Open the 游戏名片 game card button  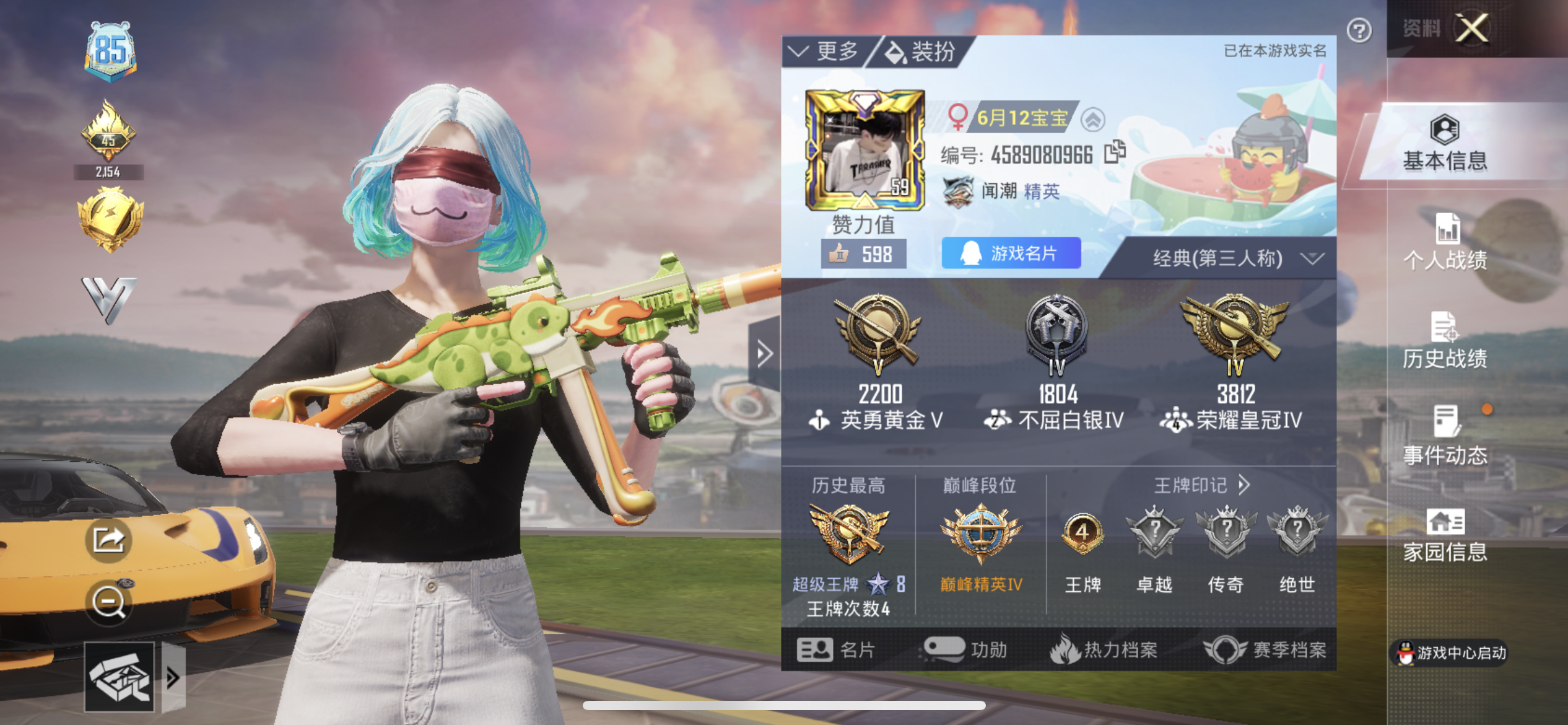[1011, 253]
